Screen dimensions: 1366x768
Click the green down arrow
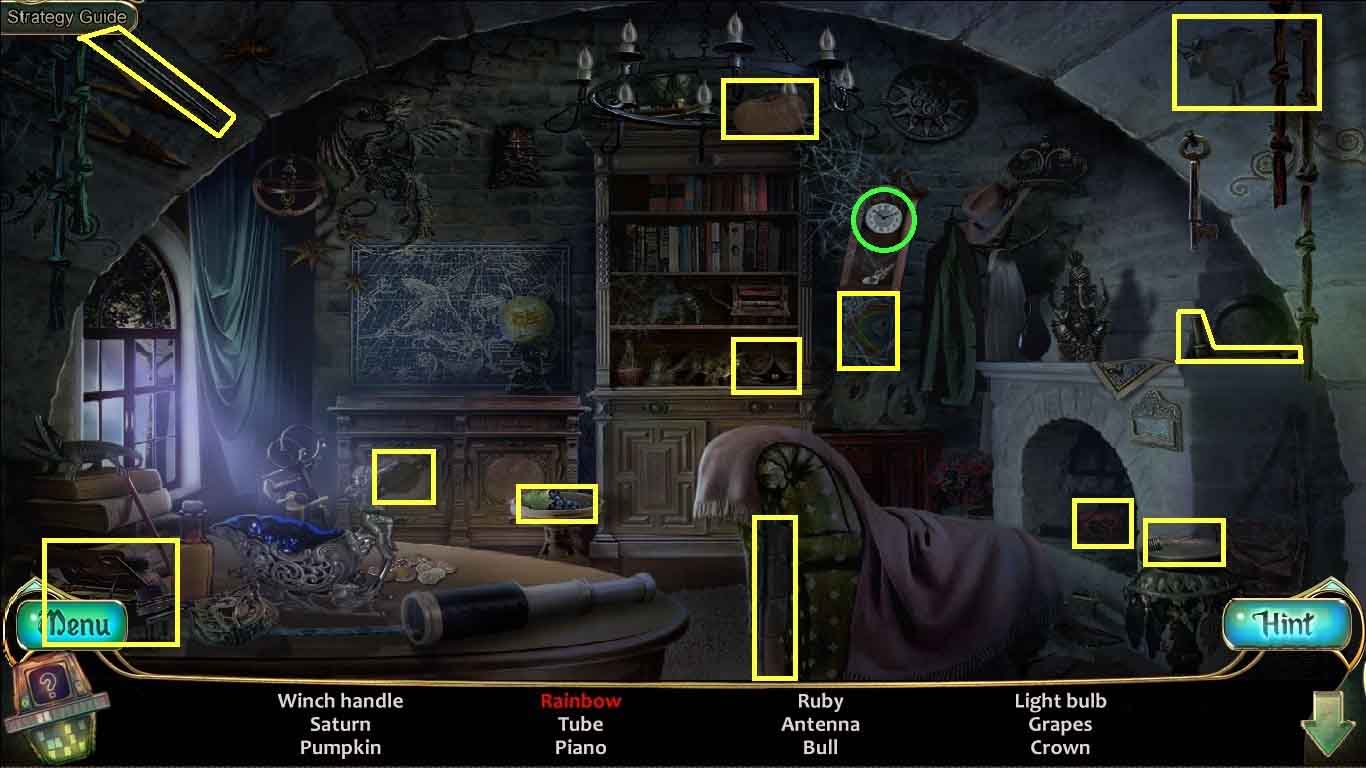1328,725
